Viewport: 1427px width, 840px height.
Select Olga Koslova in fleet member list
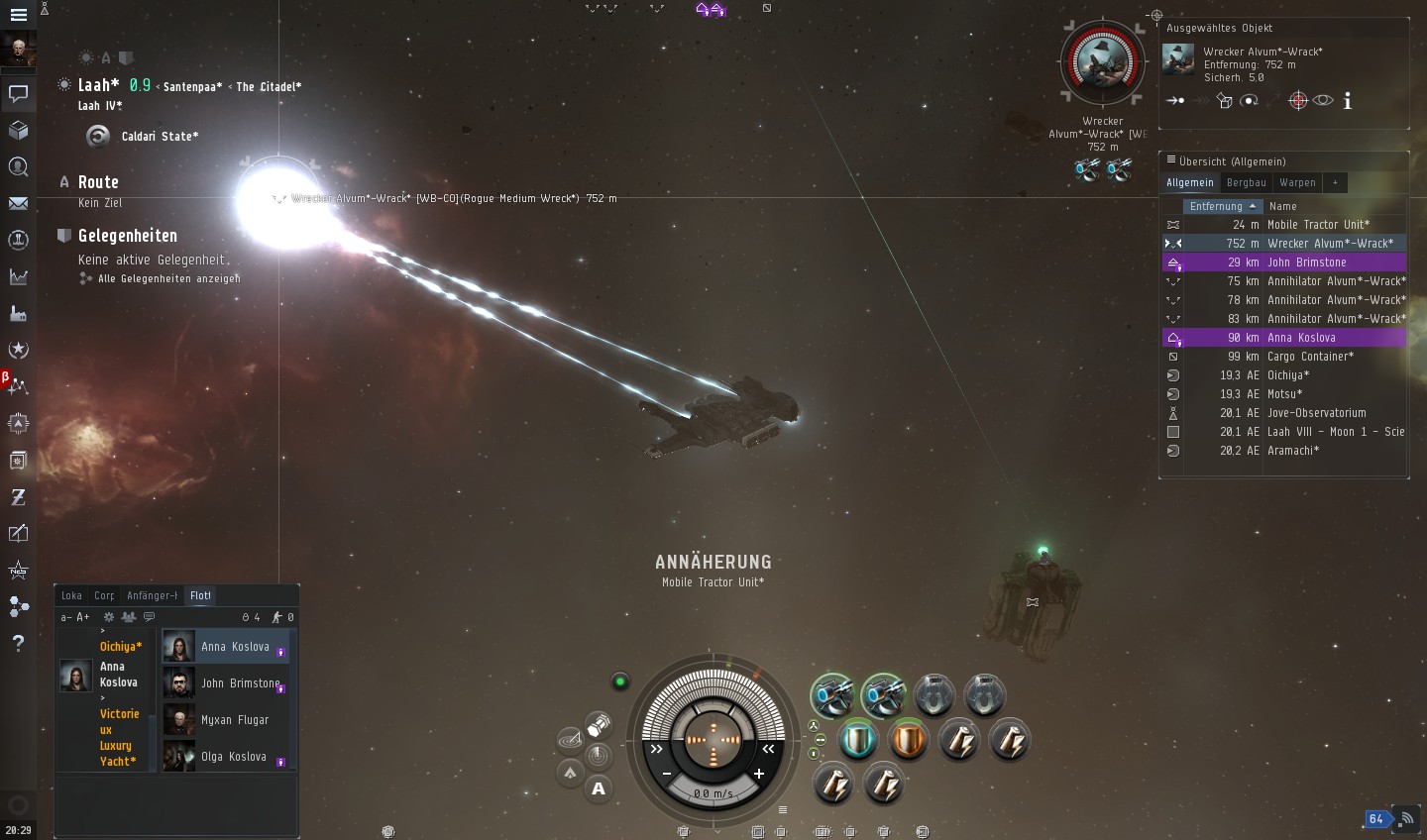234,757
